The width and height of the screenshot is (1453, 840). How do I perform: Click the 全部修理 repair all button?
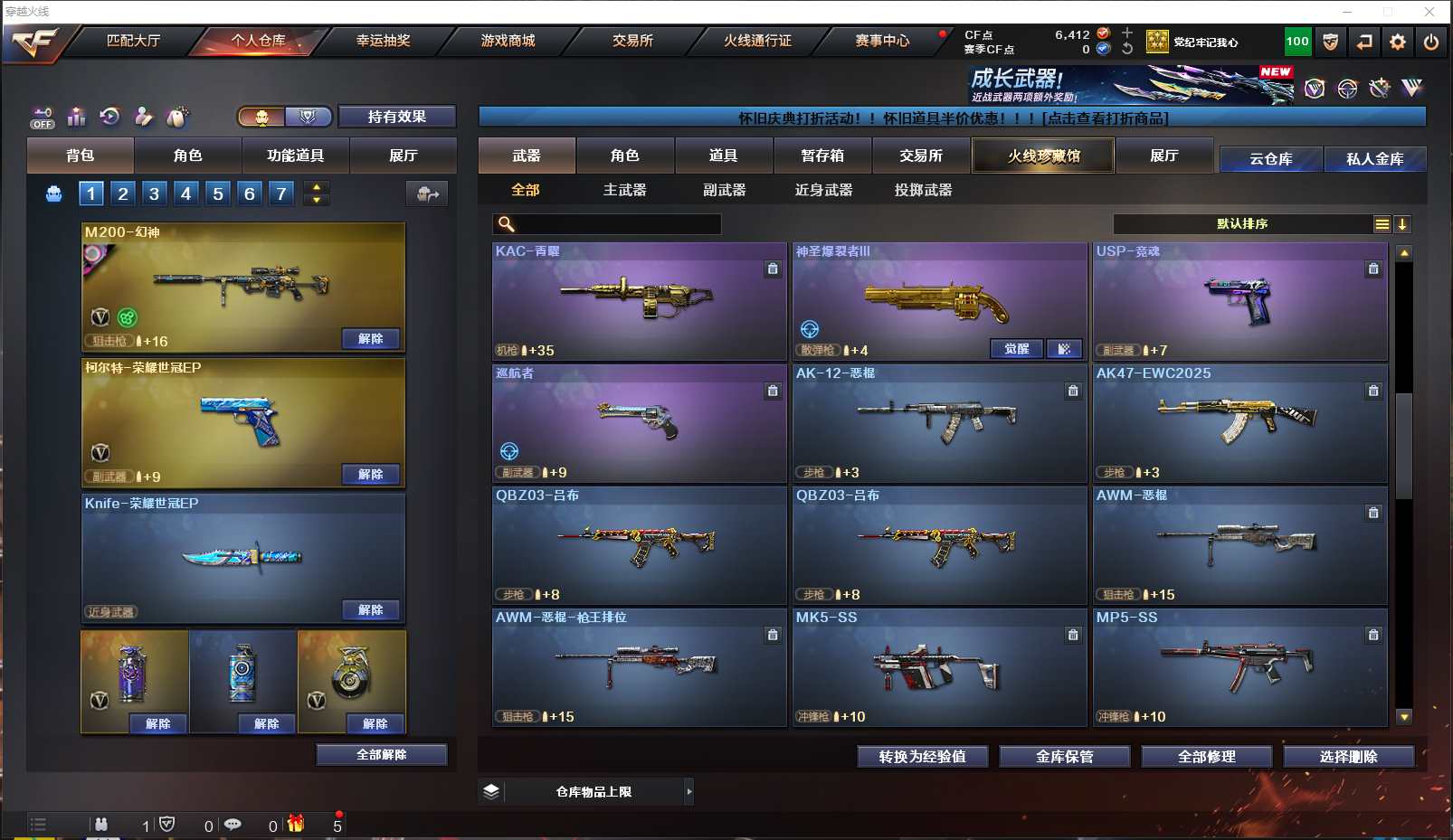point(1206,757)
